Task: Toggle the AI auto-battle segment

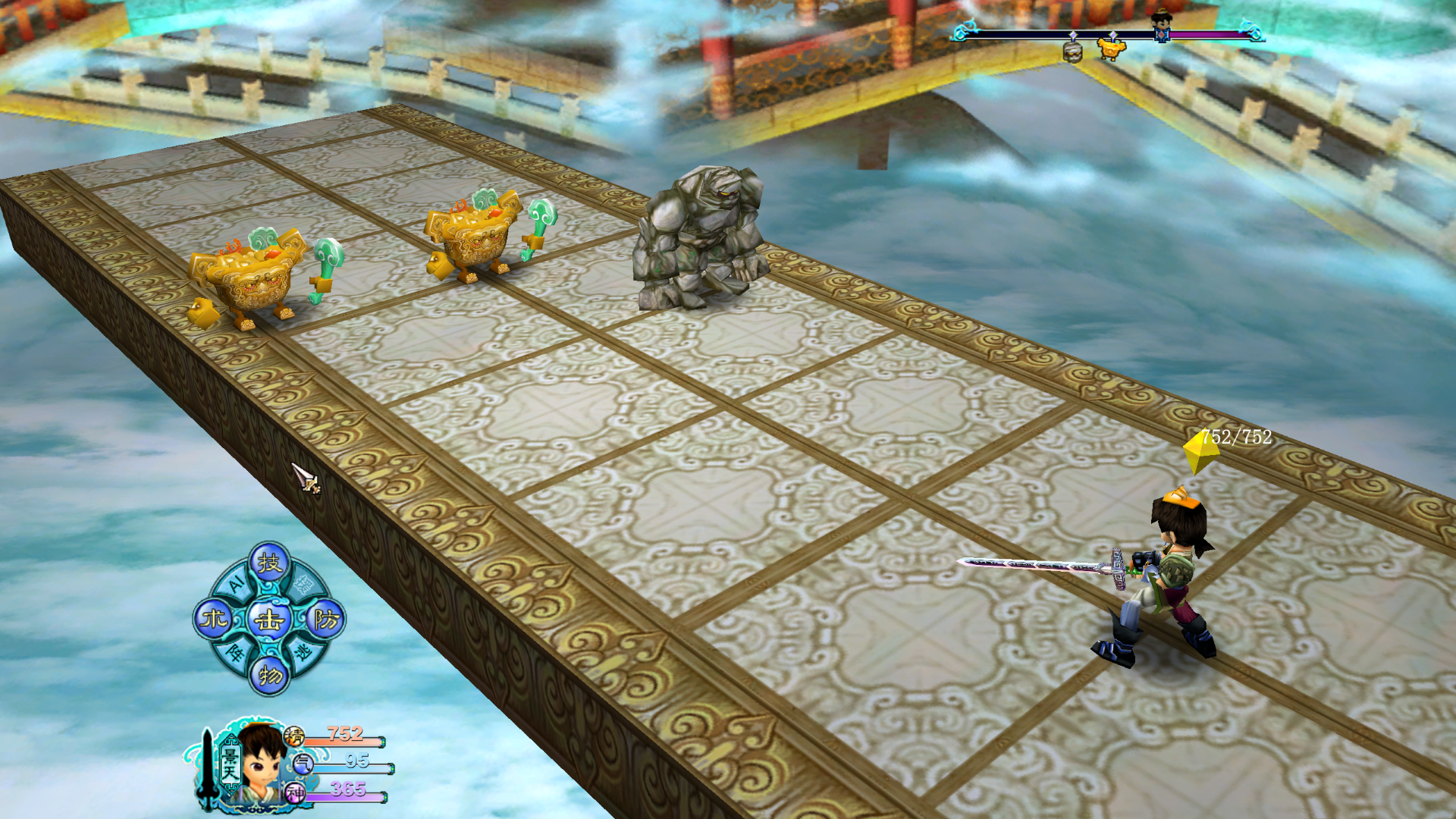Action: pyautogui.click(x=237, y=582)
